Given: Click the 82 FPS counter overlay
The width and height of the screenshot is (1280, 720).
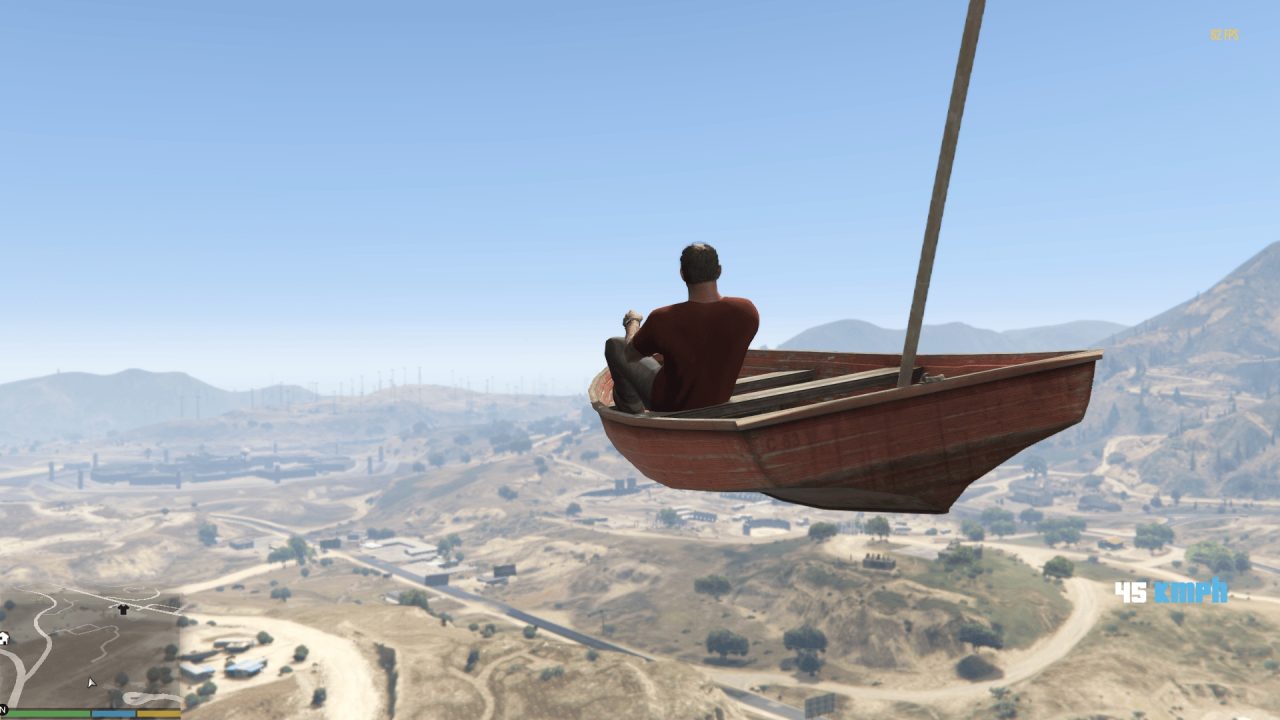Looking at the screenshot, I should [1224, 34].
